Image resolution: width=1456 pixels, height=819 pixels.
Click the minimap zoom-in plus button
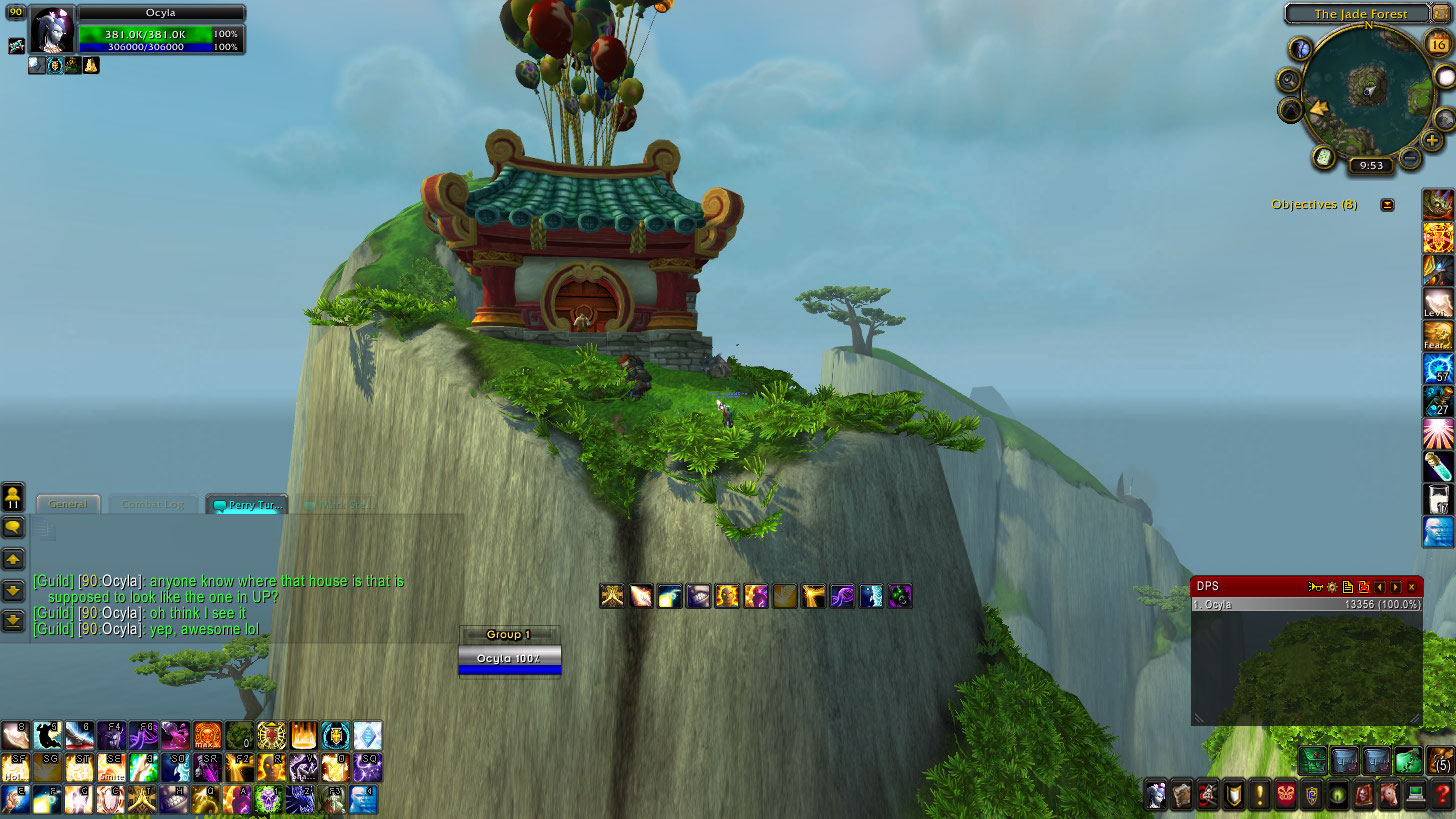click(1432, 140)
